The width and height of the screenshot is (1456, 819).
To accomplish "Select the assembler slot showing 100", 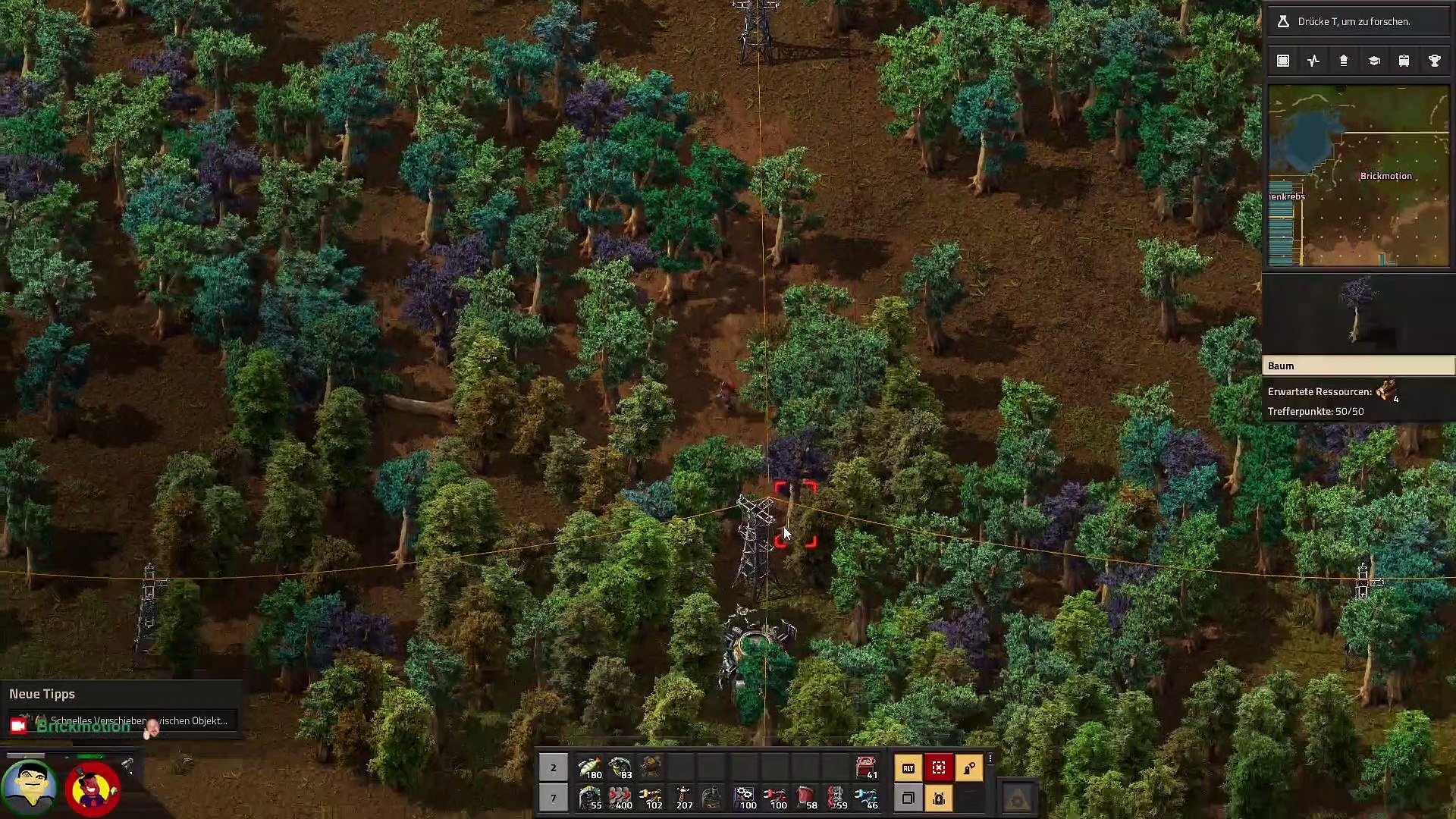I will 745,798.
